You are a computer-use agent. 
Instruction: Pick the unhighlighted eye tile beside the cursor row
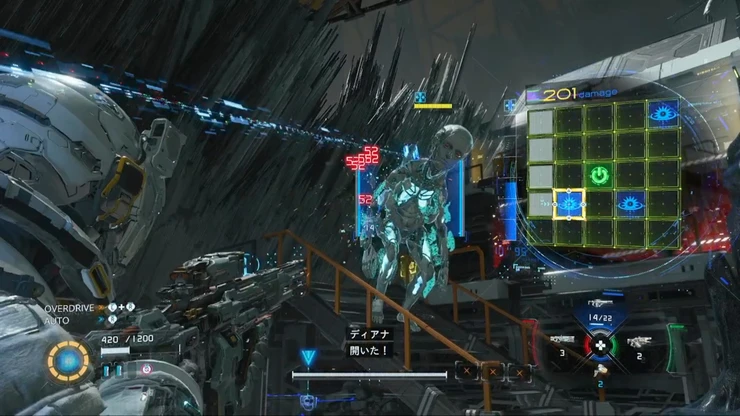coord(630,204)
